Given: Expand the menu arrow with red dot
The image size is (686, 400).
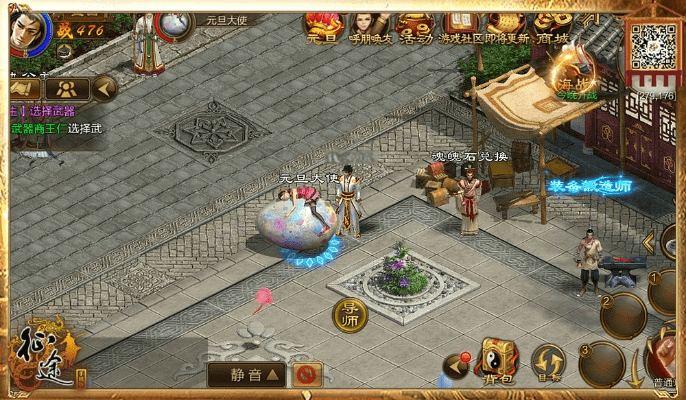Looking at the screenshot, I should [x=457, y=366].
